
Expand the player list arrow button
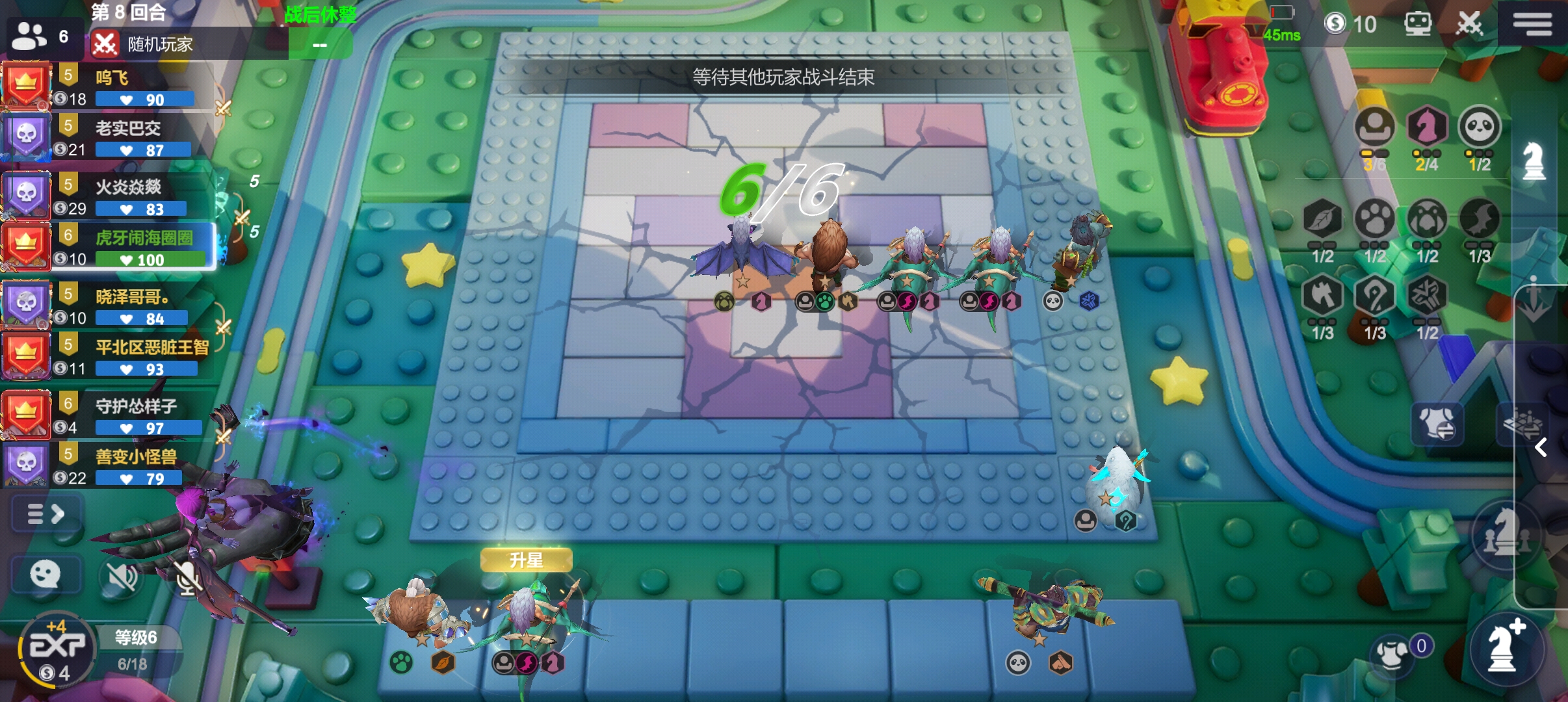tap(46, 514)
